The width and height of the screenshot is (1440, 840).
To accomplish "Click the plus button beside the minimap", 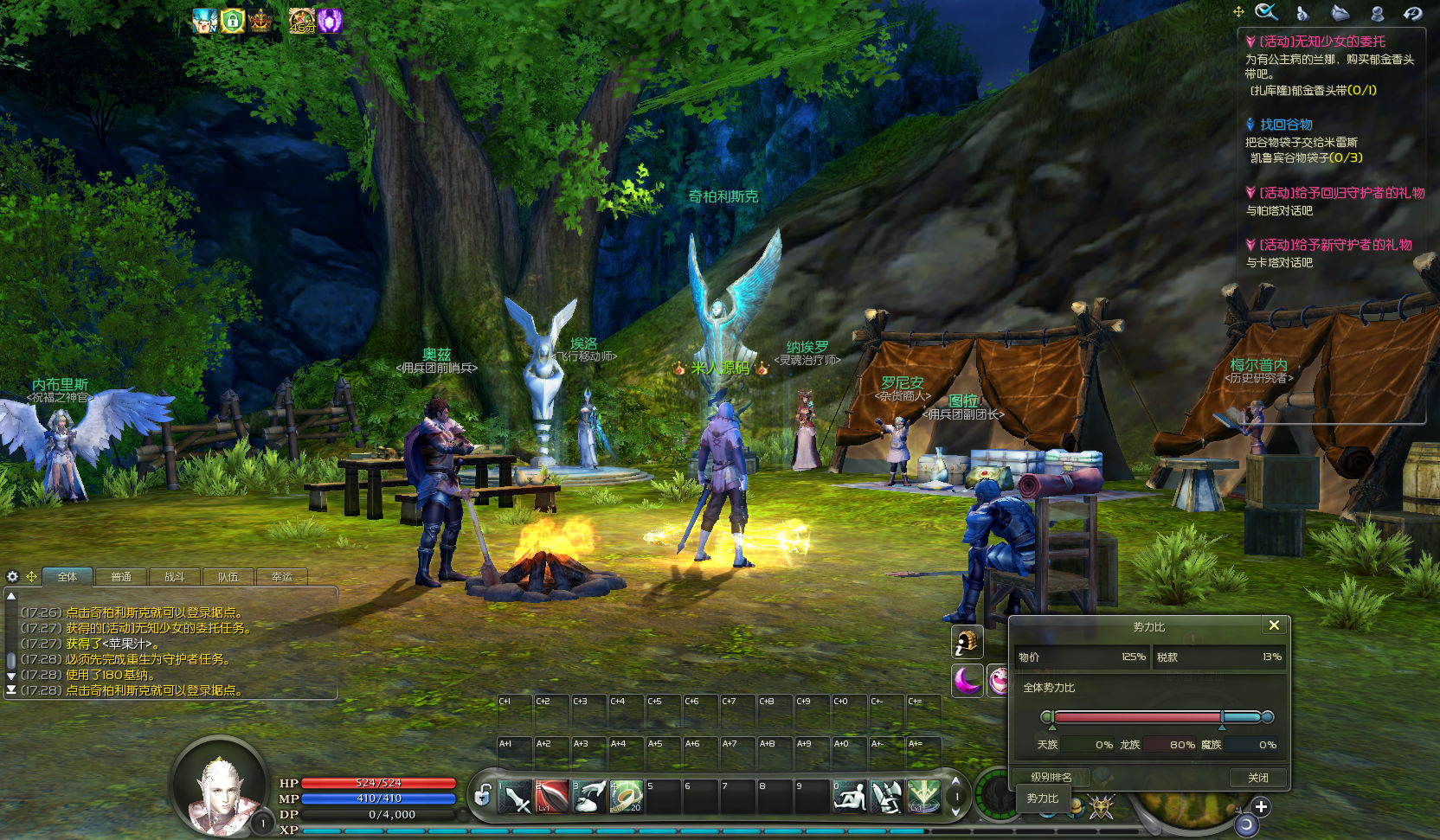I will 1261,807.
